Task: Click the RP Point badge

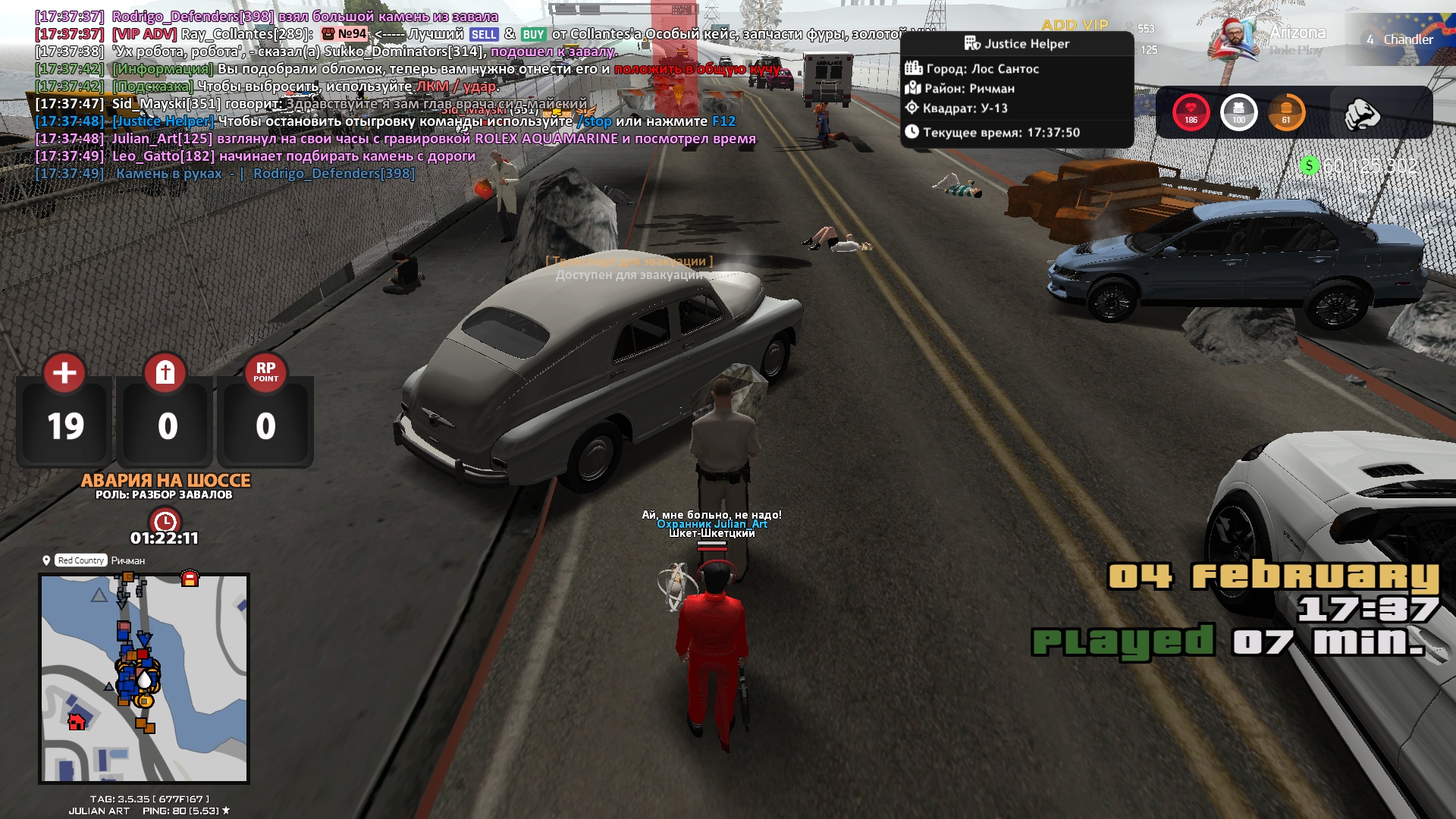Action: [265, 372]
